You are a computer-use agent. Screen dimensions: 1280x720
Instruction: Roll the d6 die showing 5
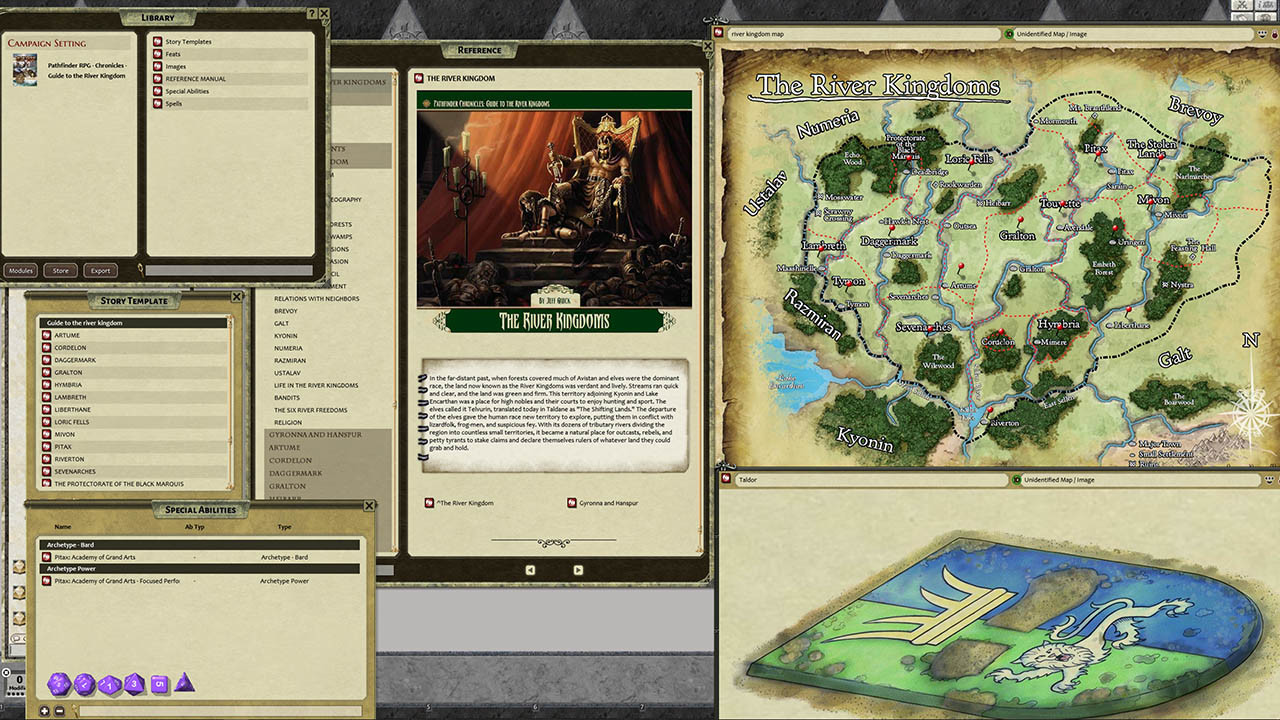point(160,684)
